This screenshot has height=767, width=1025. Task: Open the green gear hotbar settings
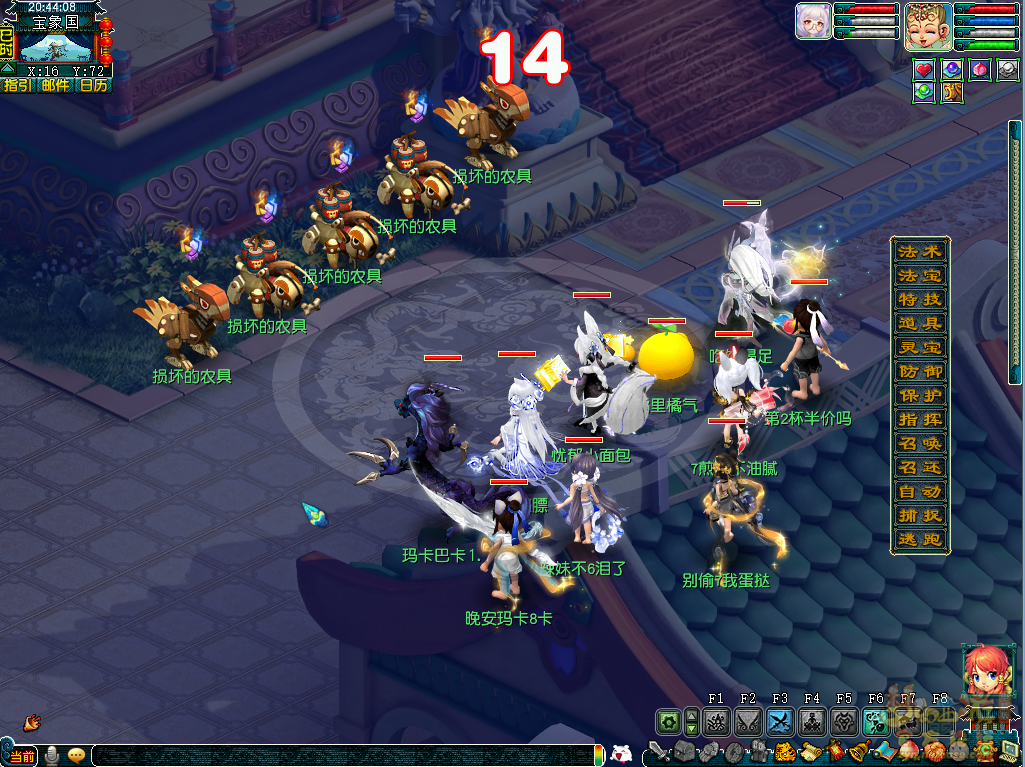click(667, 722)
